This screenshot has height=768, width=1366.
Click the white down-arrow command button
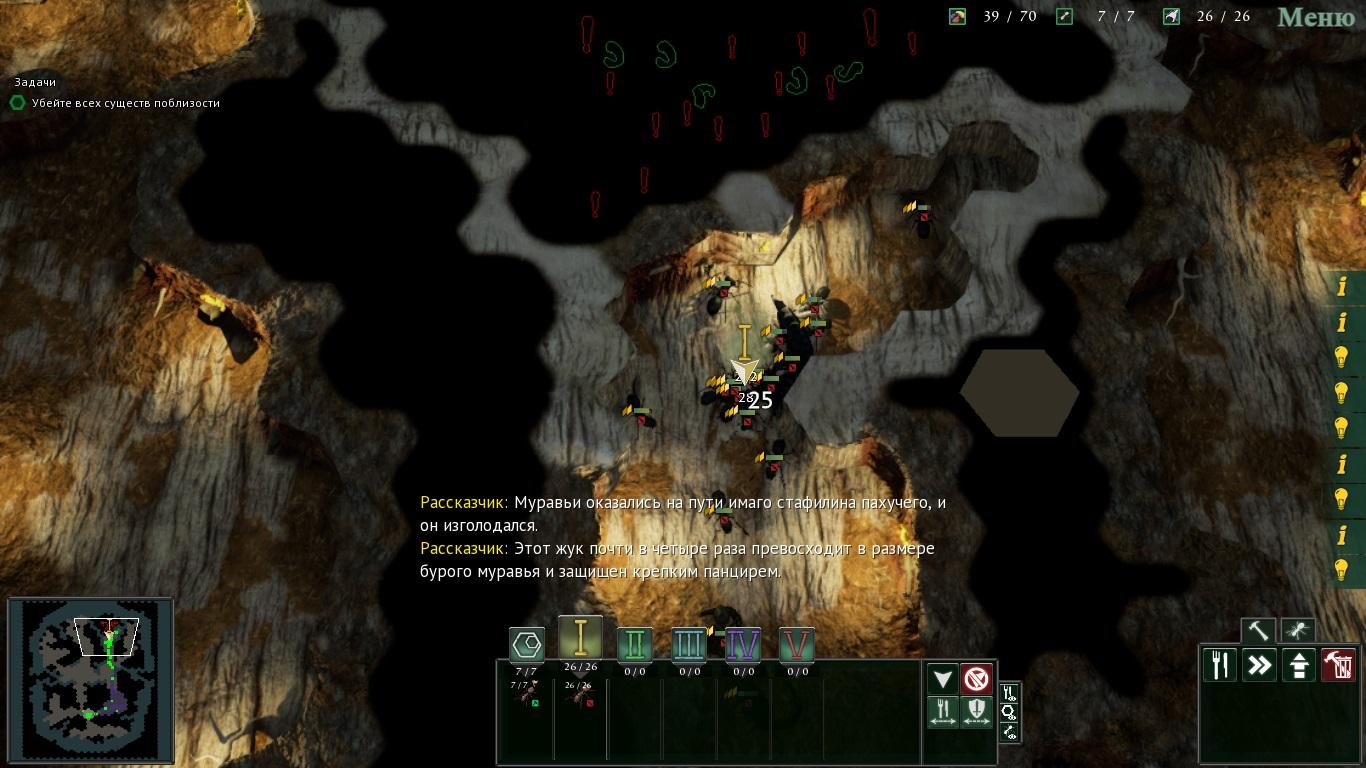point(943,680)
